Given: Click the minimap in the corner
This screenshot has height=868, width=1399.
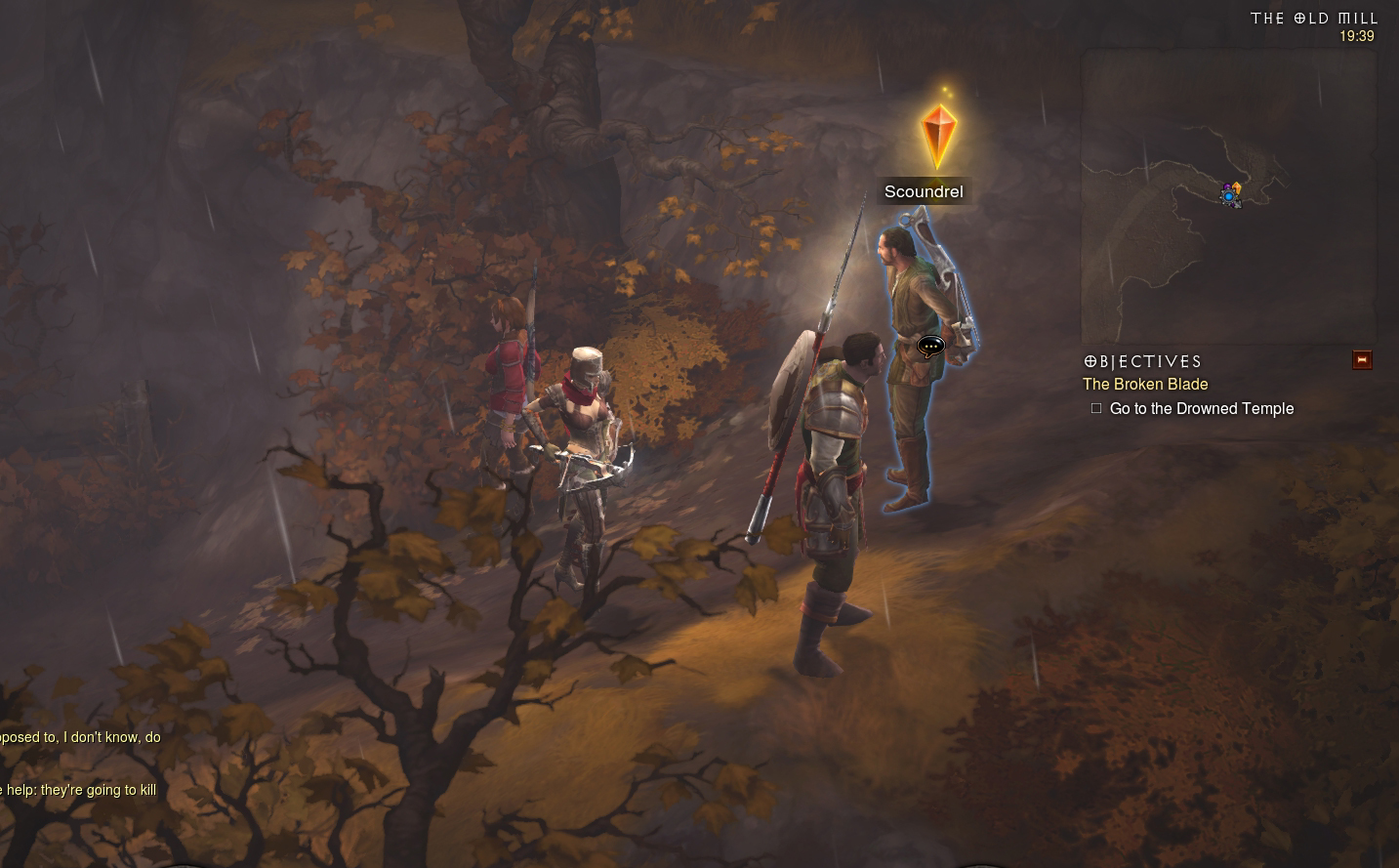Looking at the screenshot, I should point(1228,196).
